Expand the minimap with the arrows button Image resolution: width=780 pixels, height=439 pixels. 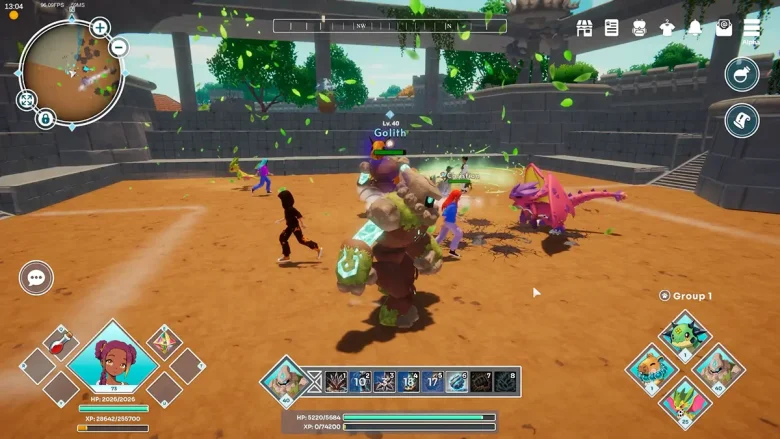coord(27,100)
